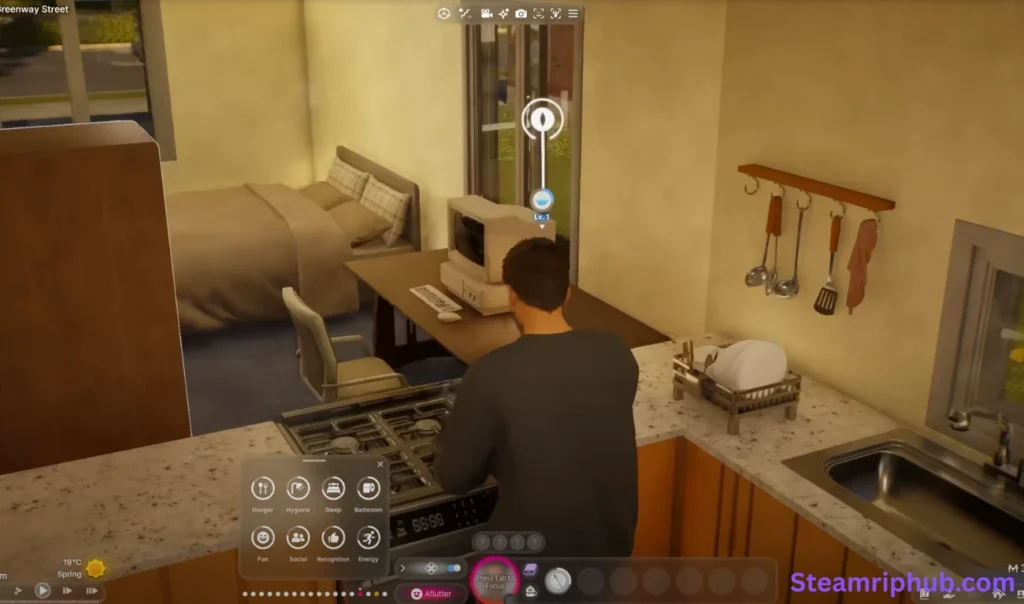The height and width of the screenshot is (604, 1024).
Task: Check the Hygiene need icon
Action: tap(298, 488)
